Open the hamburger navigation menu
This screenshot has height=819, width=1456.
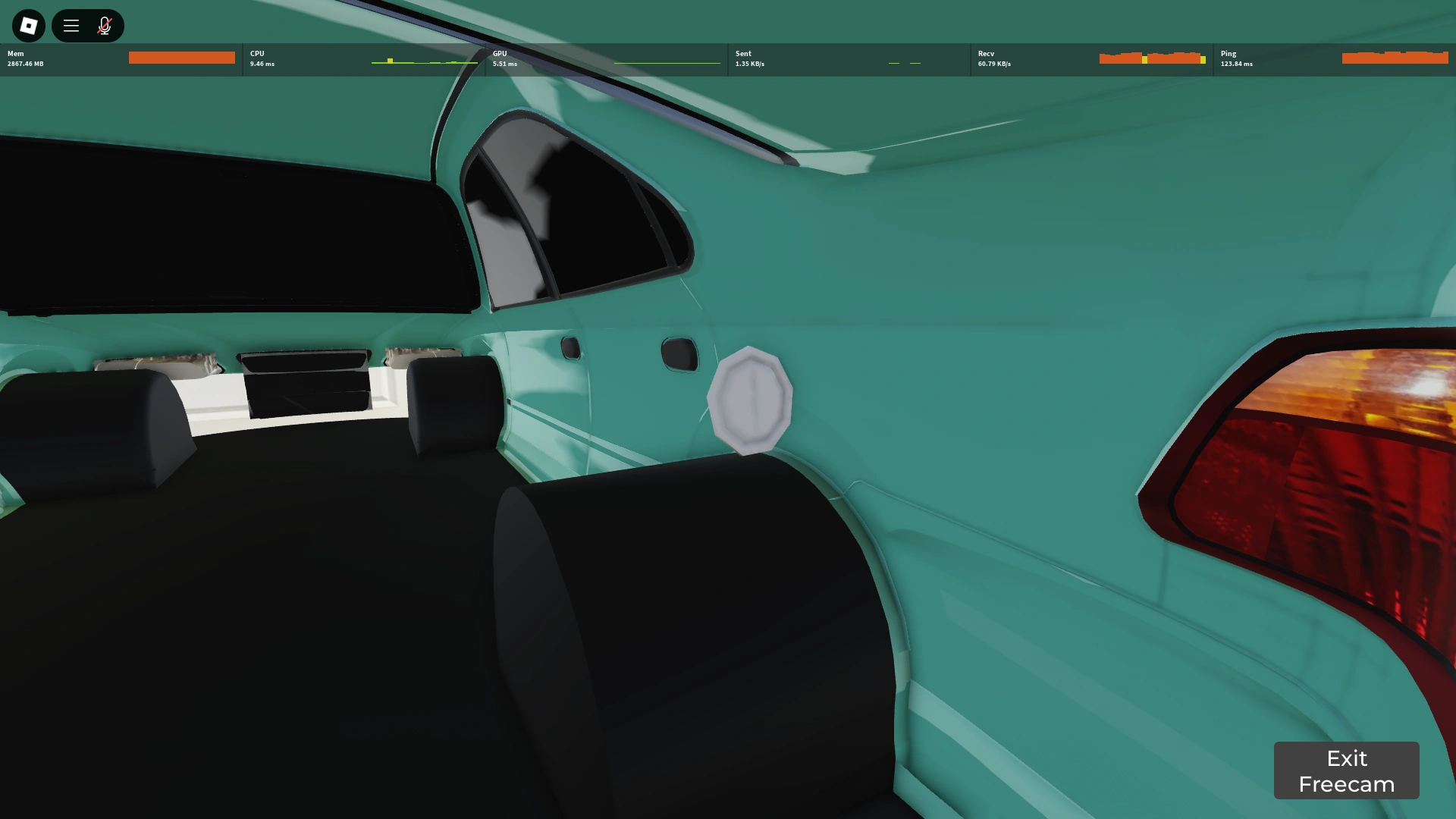[71, 25]
